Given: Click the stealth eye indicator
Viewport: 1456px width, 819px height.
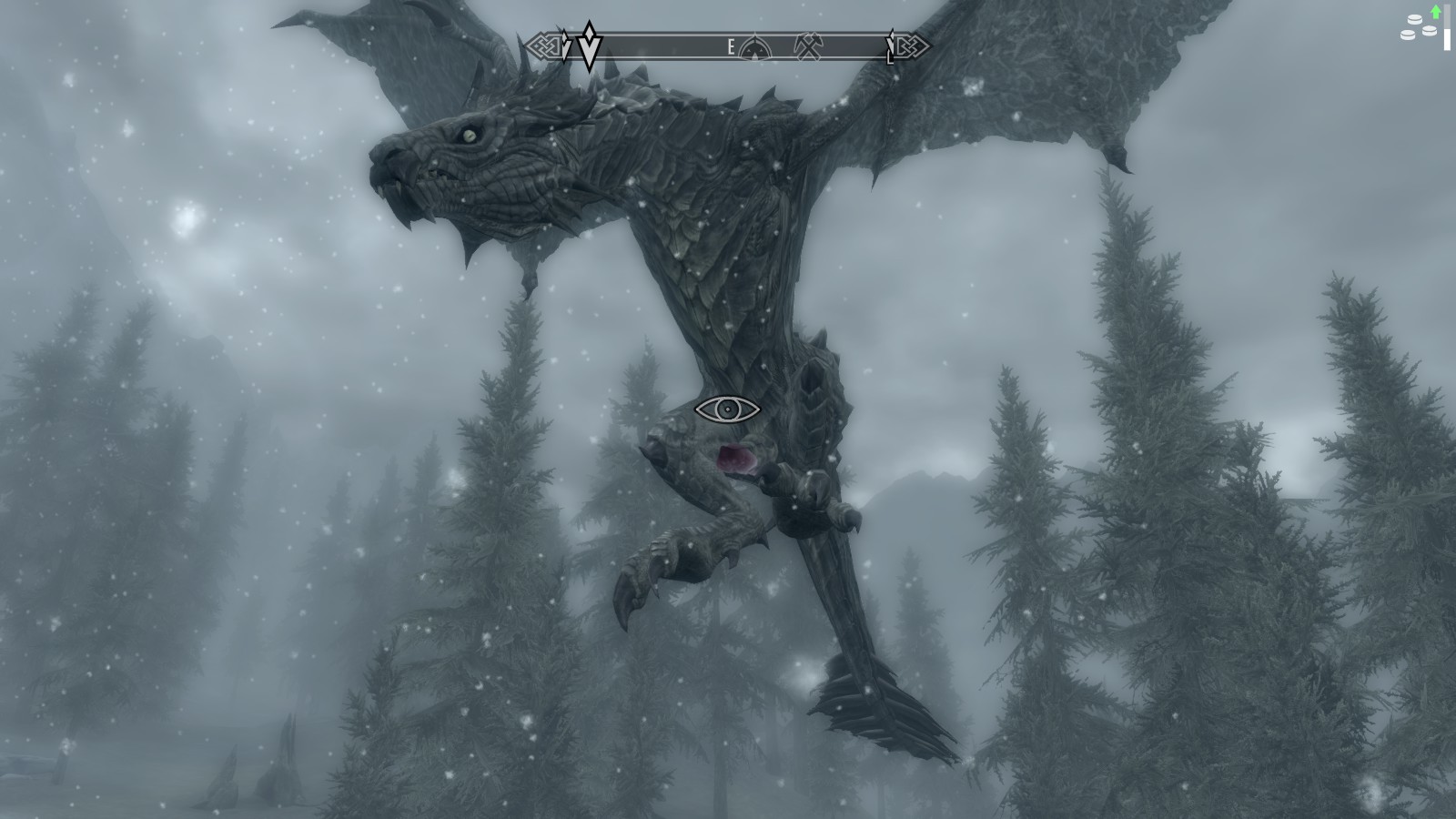Looking at the screenshot, I should pyautogui.click(x=727, y=409).
